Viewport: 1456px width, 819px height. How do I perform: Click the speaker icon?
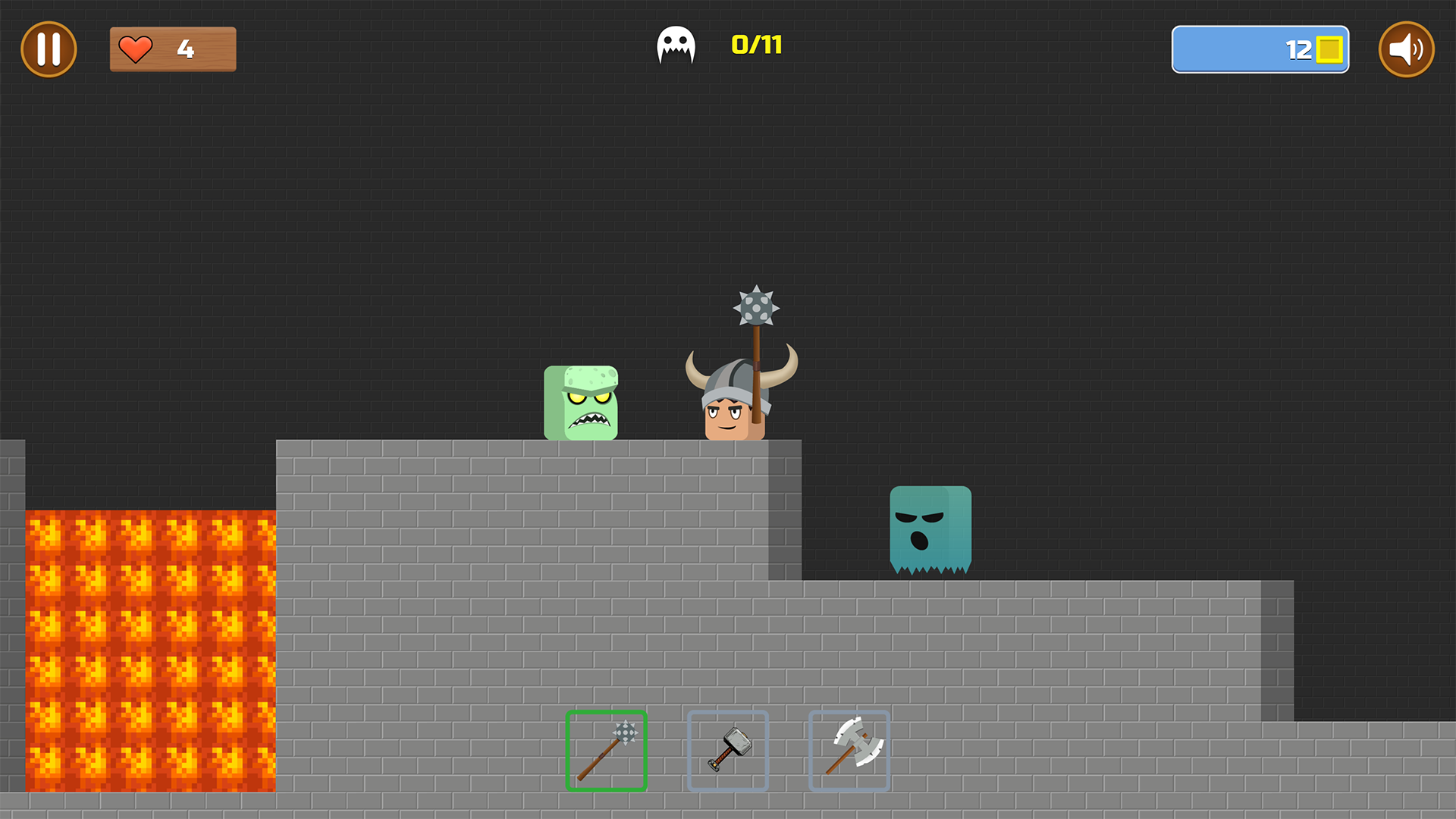click(x=1407, y=49)
